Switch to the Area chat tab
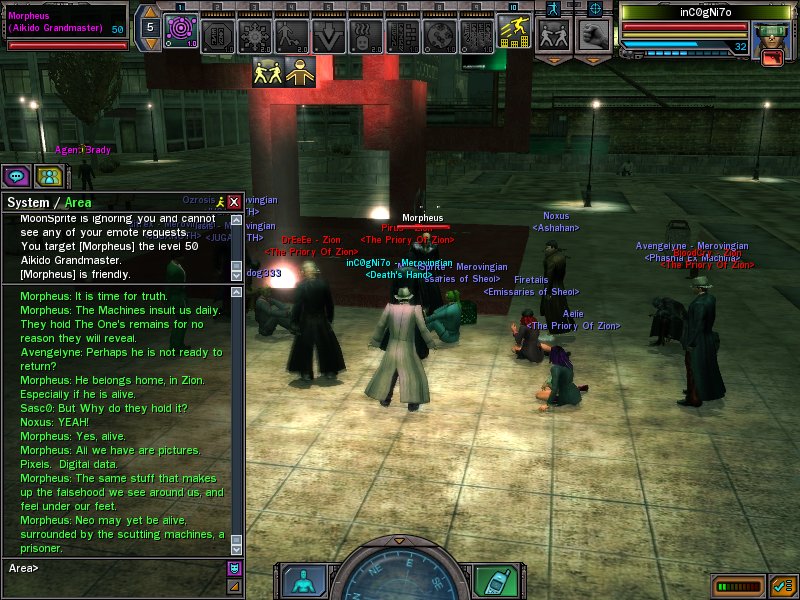The width and height of the screenshot is (800, 600). pos(78,202)
